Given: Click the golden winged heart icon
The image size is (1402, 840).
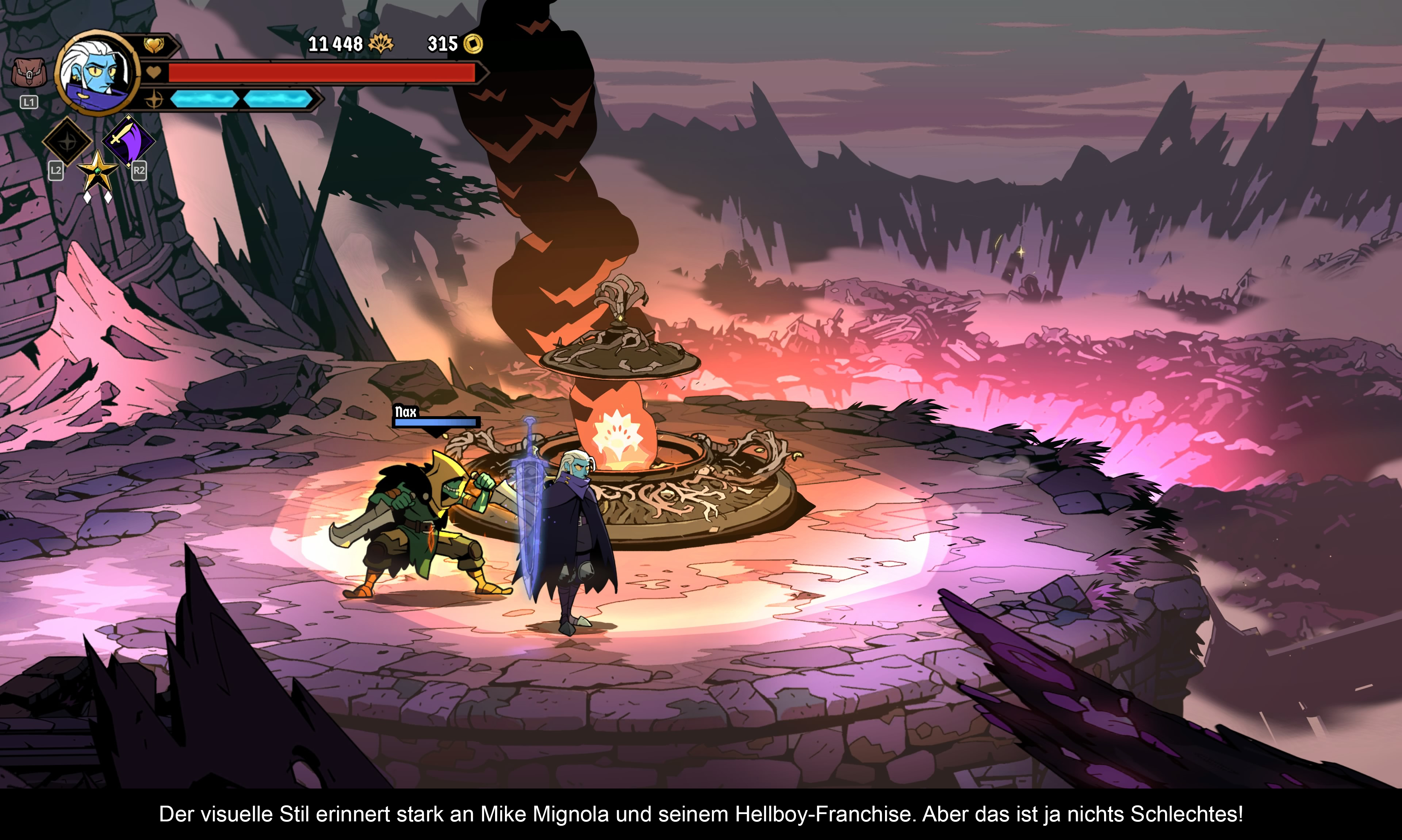Looking at the screenshot, I should (x=153, y=45).
